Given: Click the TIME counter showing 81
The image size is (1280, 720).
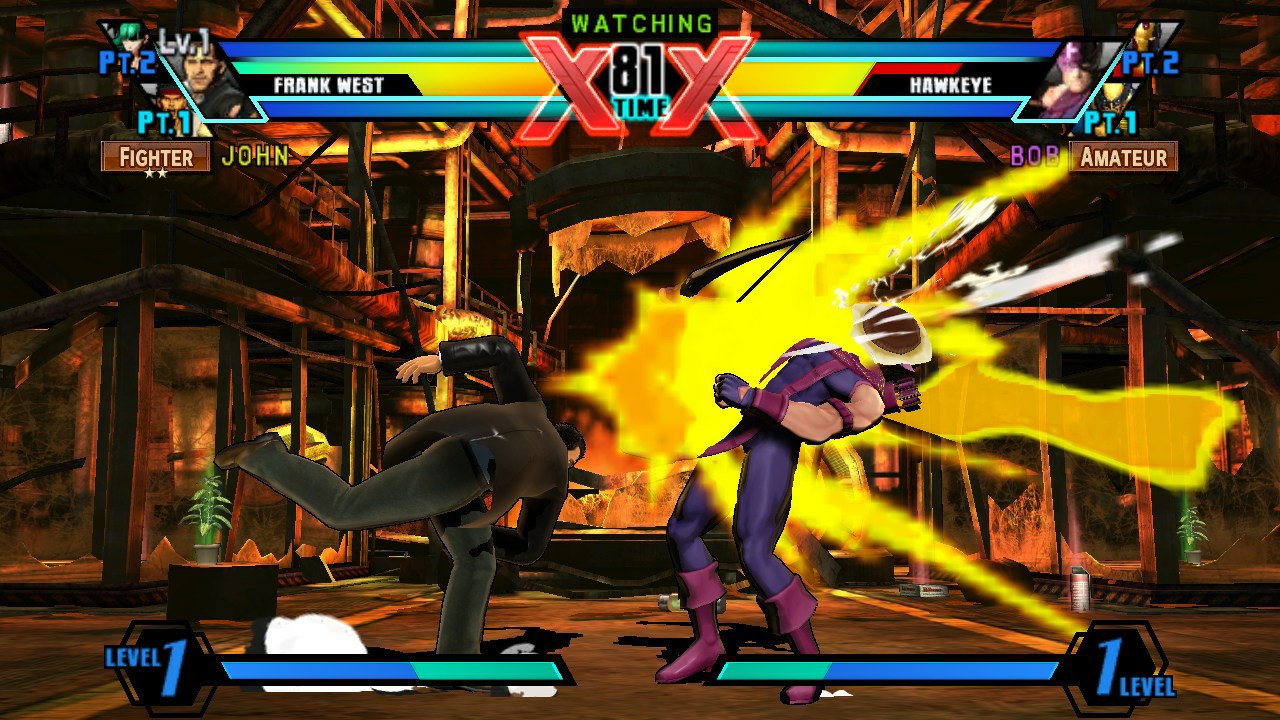Looking at the screenshot, I should click(x=640, y=75).
